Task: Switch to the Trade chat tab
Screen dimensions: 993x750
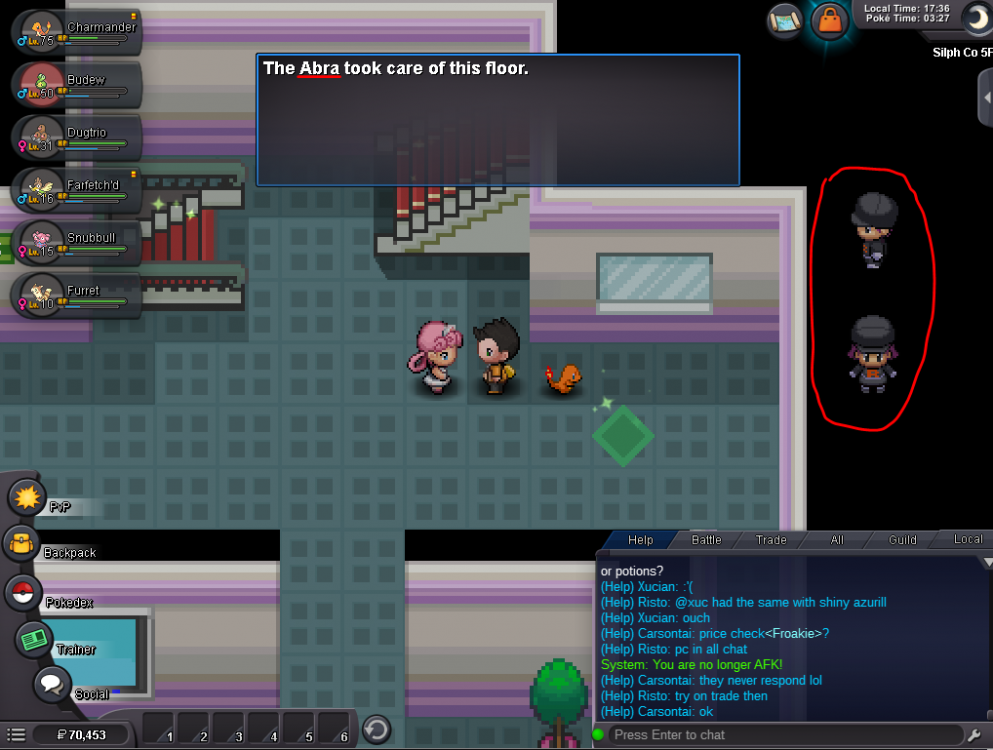Action: pyautogui.click(x=771, y=540)
